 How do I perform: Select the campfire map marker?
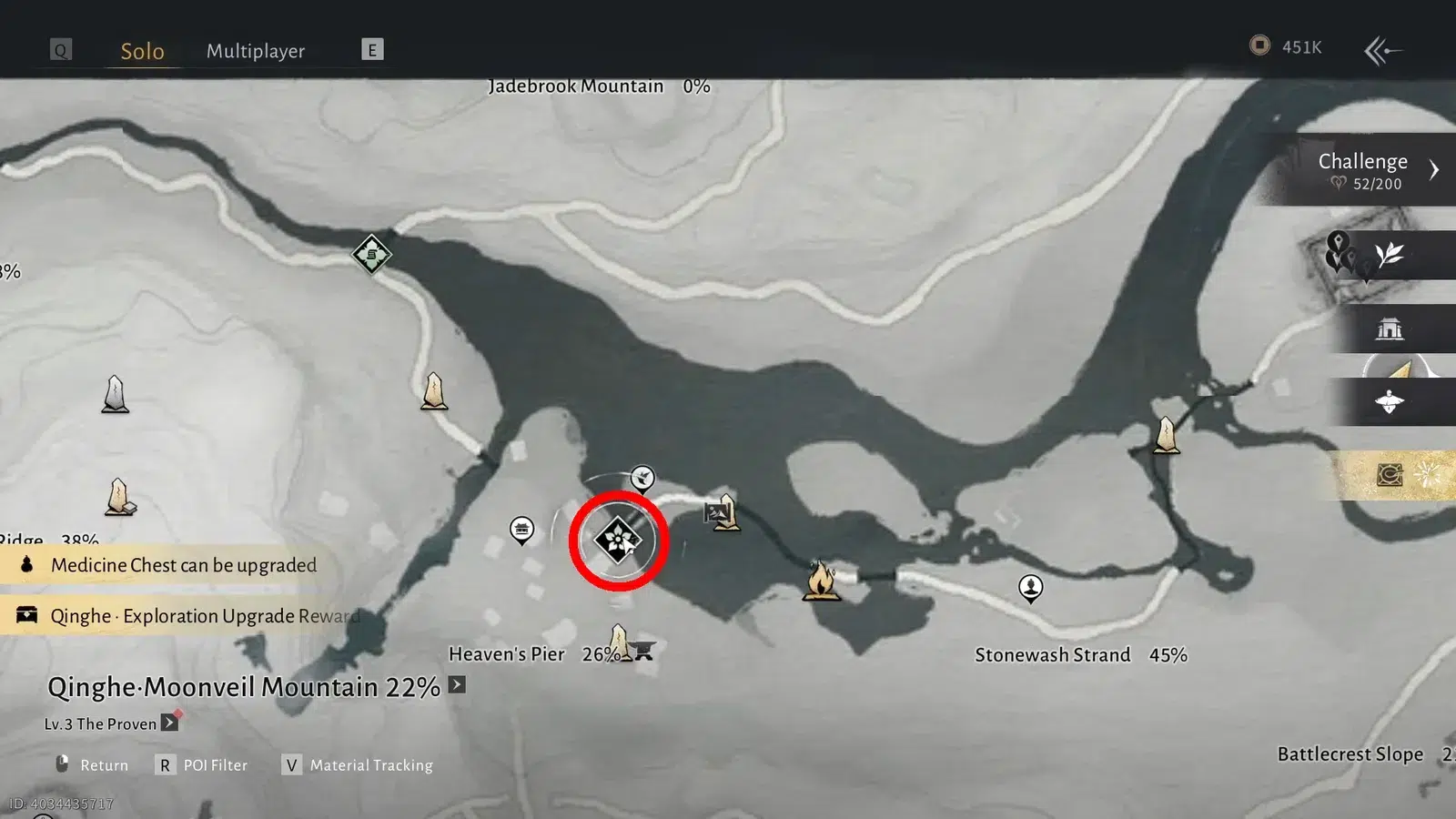click(x=821, y=580)
